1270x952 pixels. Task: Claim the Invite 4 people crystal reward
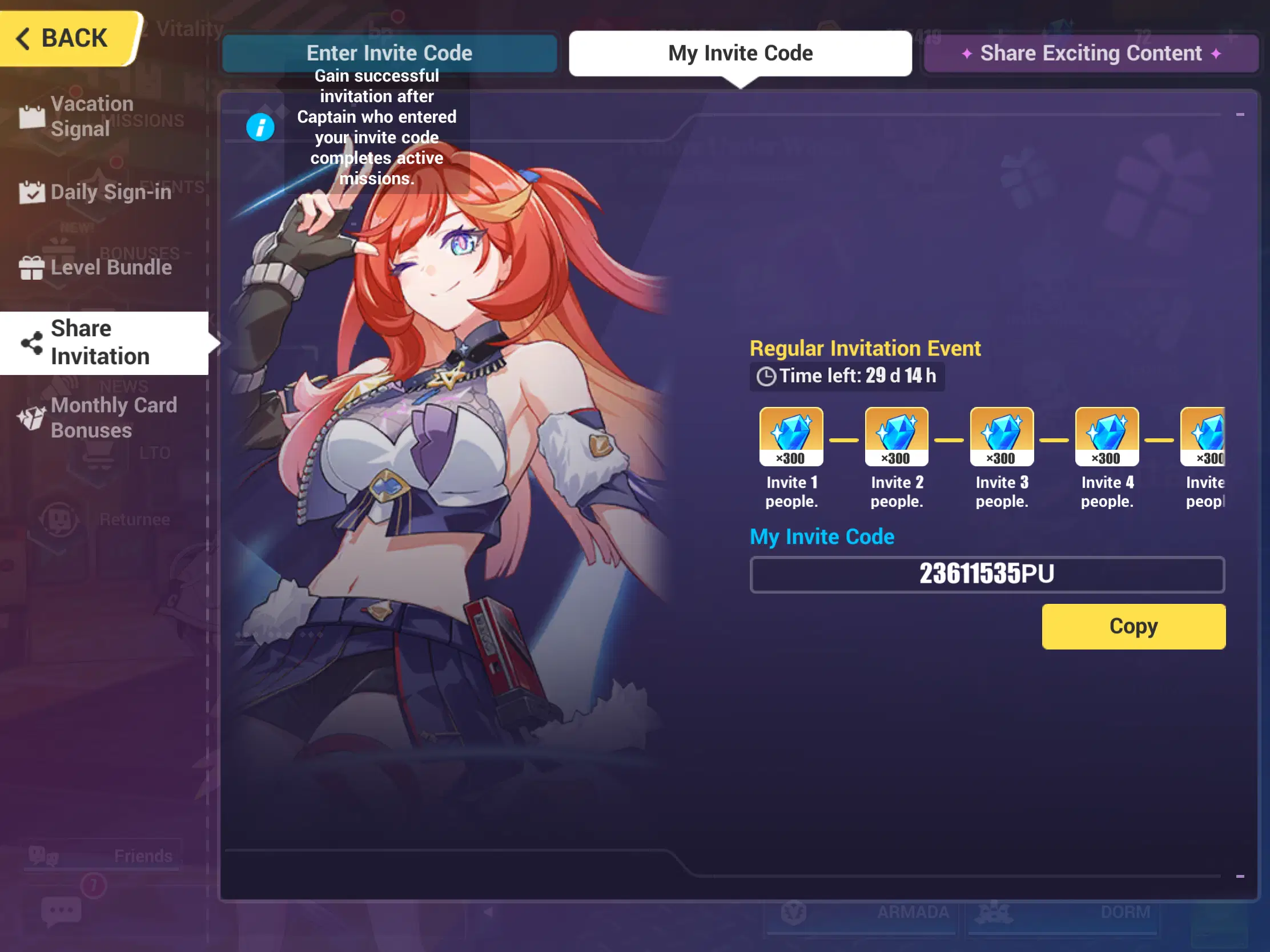click(1106, 436)
